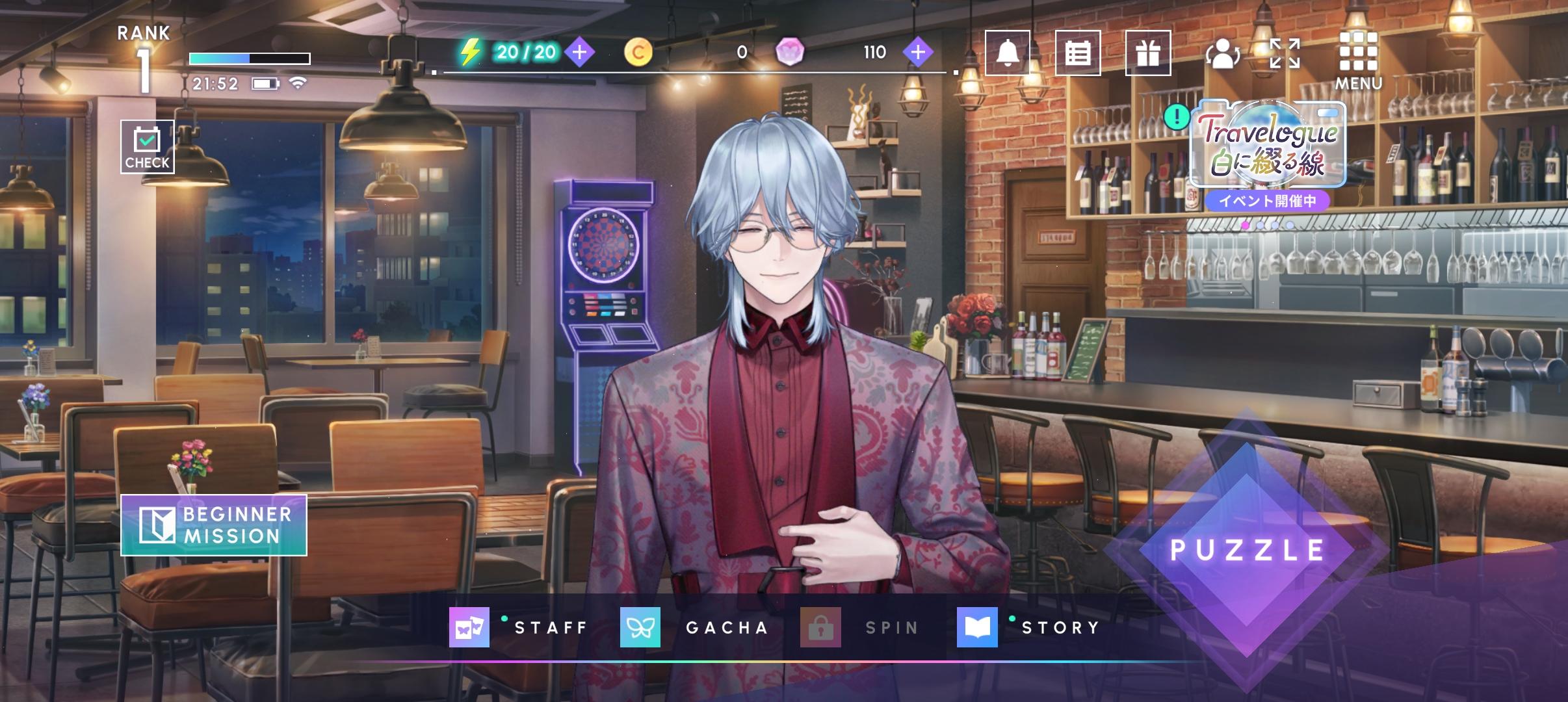Open notifications via the bell icon

point(1006,53)
